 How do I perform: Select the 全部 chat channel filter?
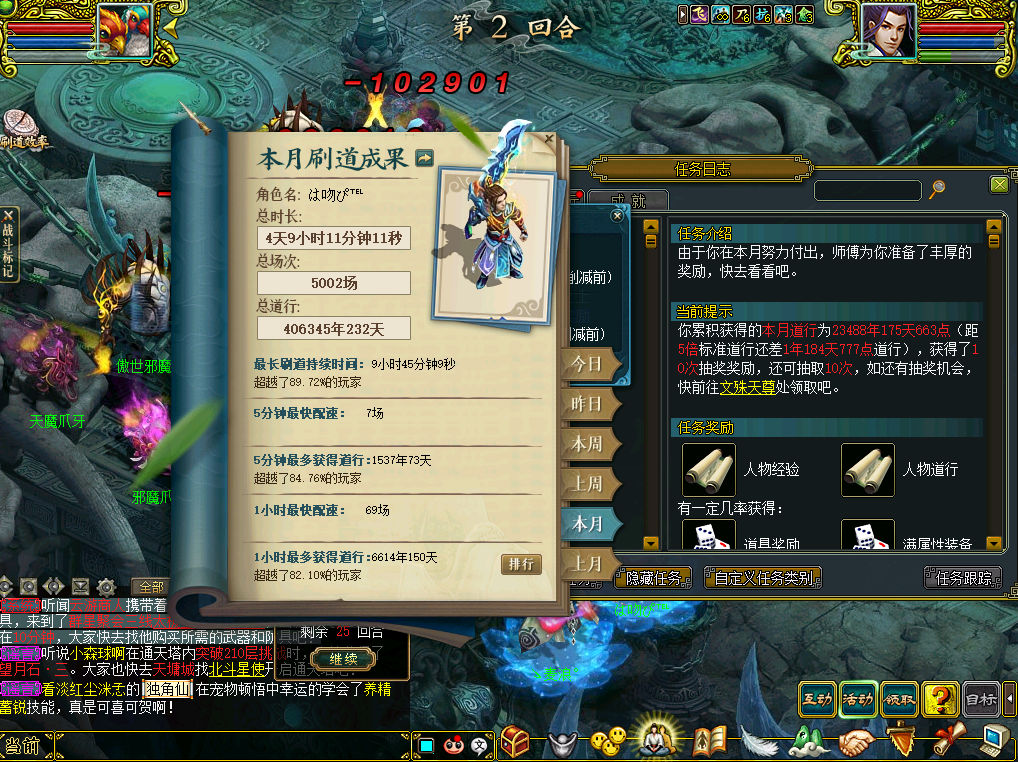[151, 586]
